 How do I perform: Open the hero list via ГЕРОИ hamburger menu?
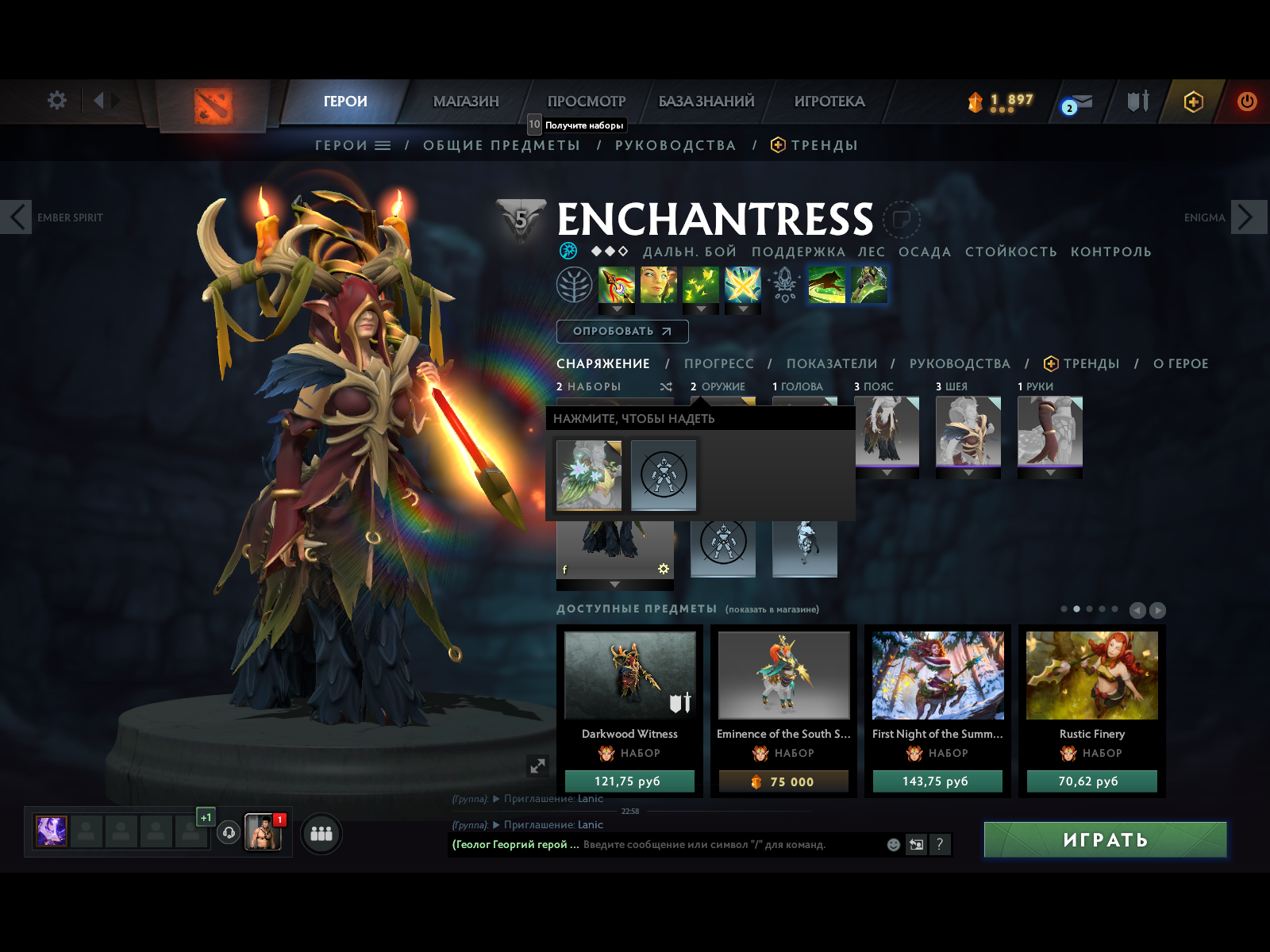[383, 145]
